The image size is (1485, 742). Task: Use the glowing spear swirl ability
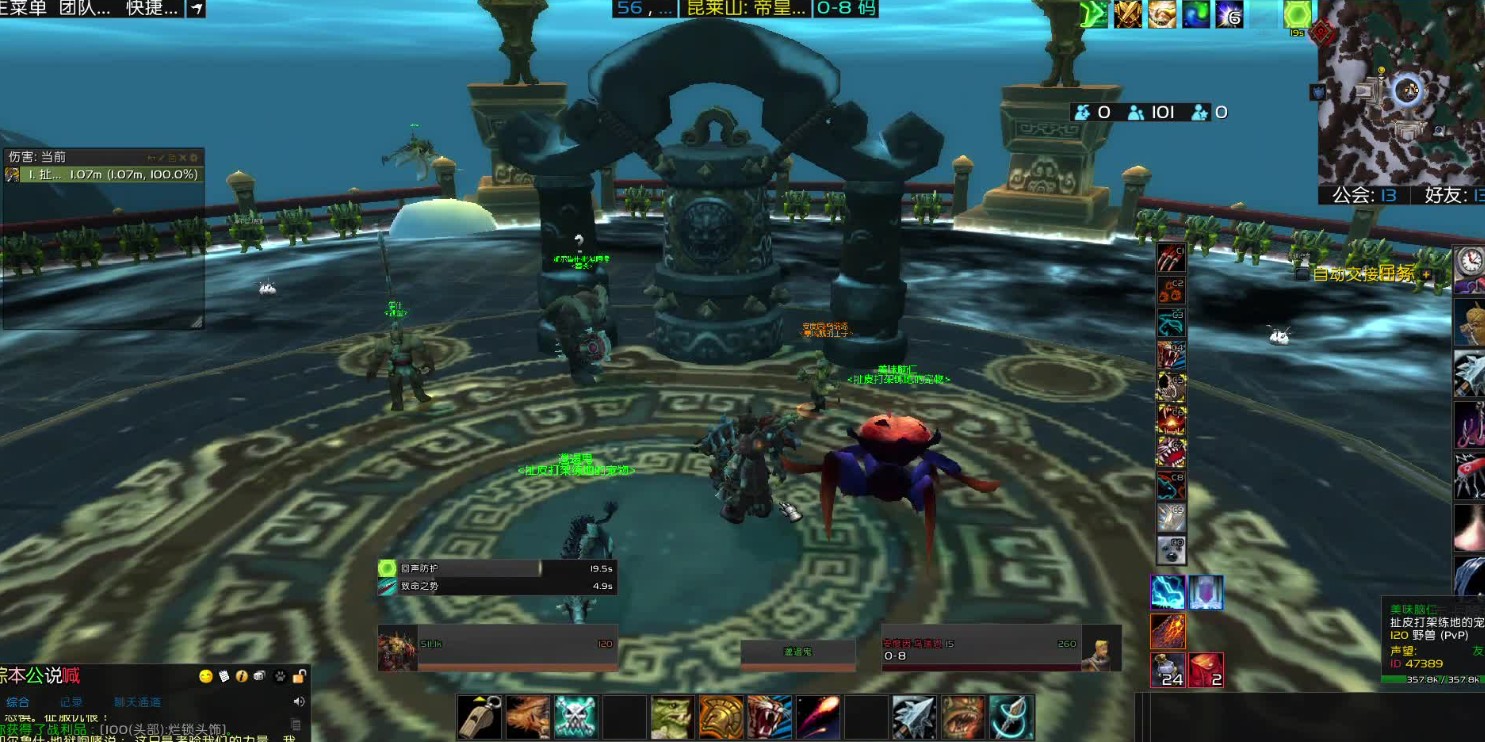click(1011, 717)
